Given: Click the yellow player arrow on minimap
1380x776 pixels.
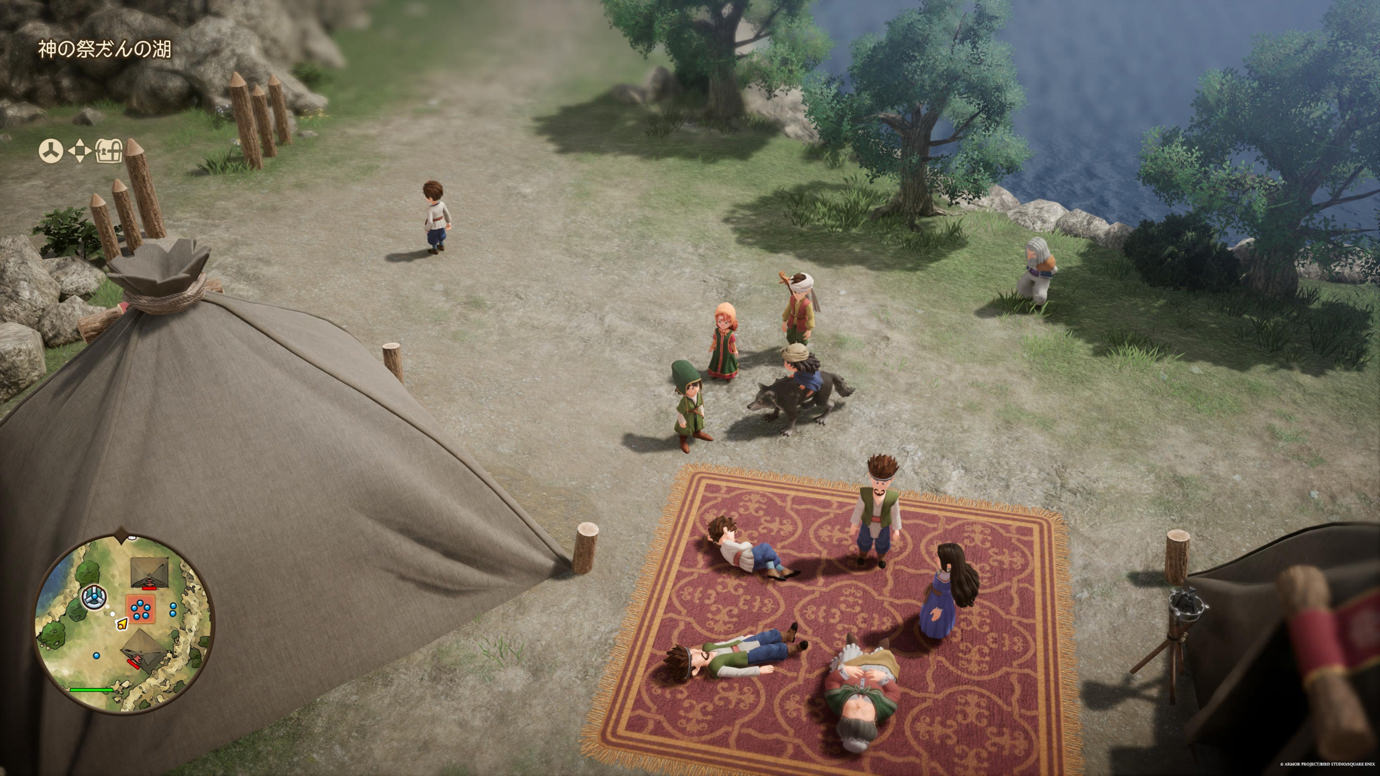Looking at the screenshot, I should click(122, 624).
